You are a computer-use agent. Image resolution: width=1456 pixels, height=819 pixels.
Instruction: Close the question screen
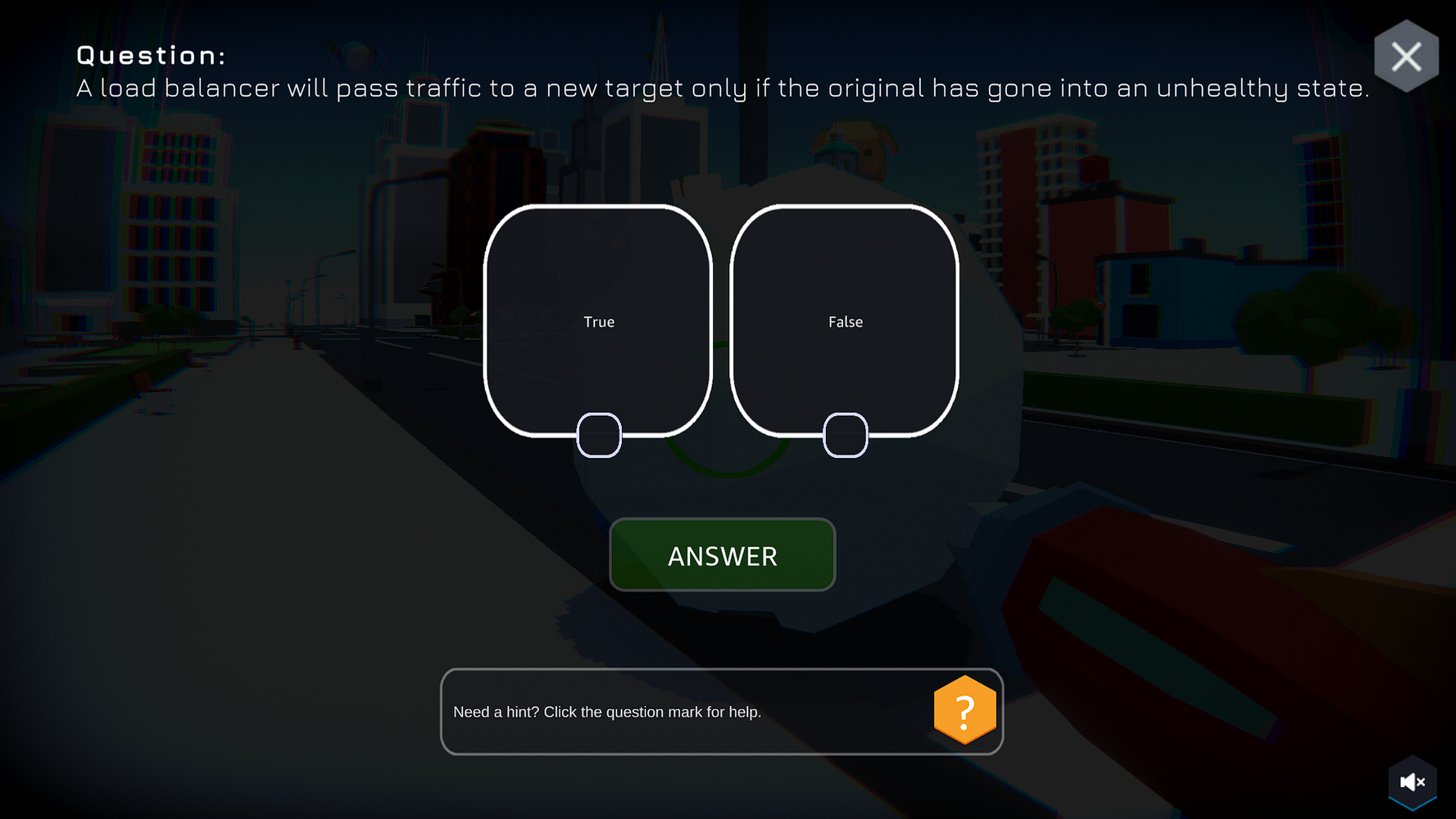point(1406,57)
